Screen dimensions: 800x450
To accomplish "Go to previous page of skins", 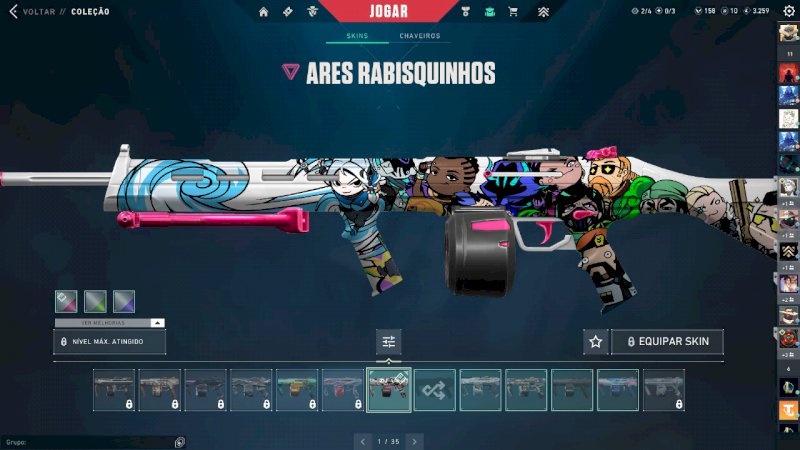I will [364, 440].
